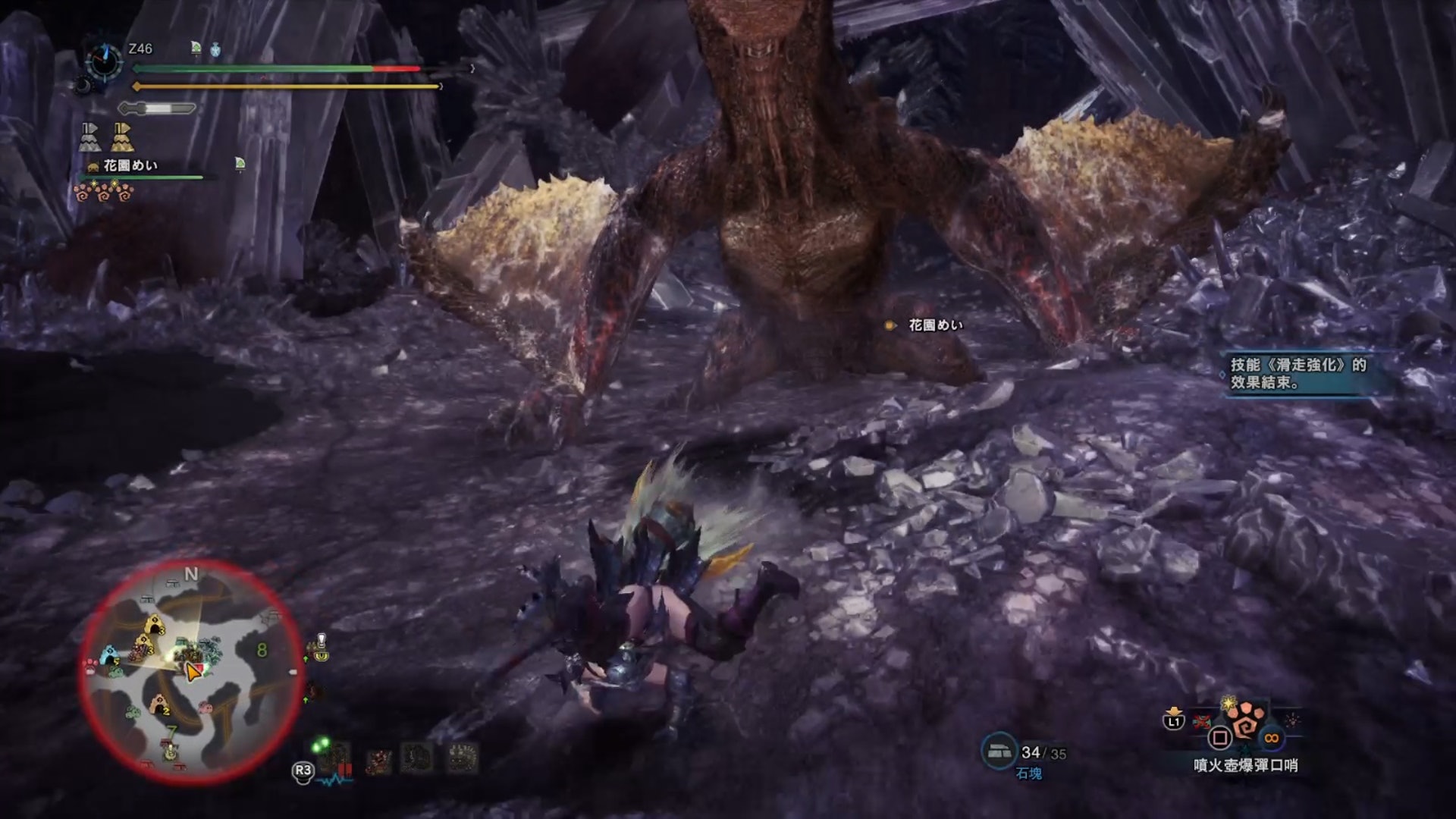Select the crossed-out item left of the paw icon
The width and height of the screenshot is (1456, 819).
click(x=1202, y=721)
